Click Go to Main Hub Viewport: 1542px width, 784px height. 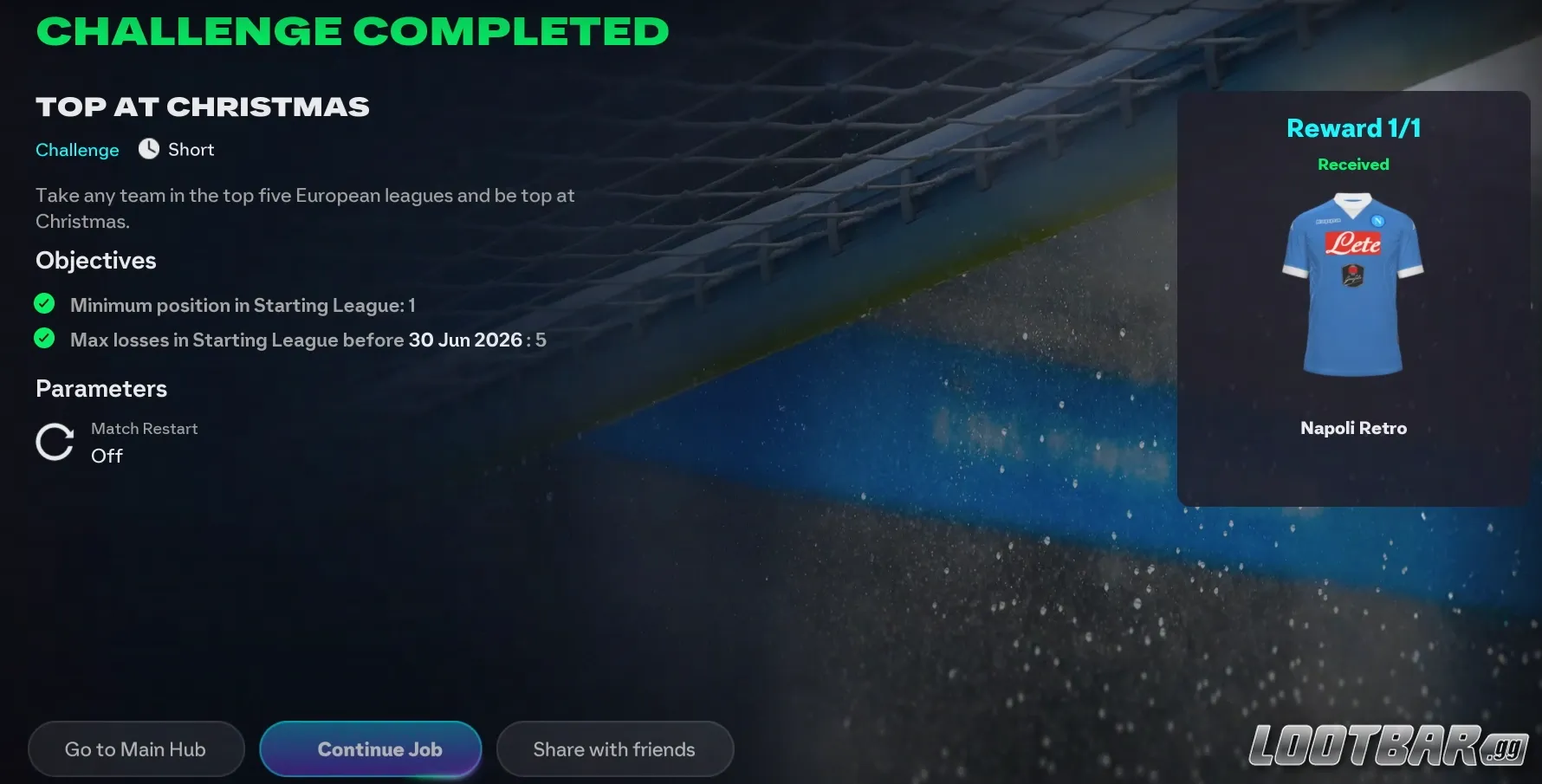tap(136, 748)
